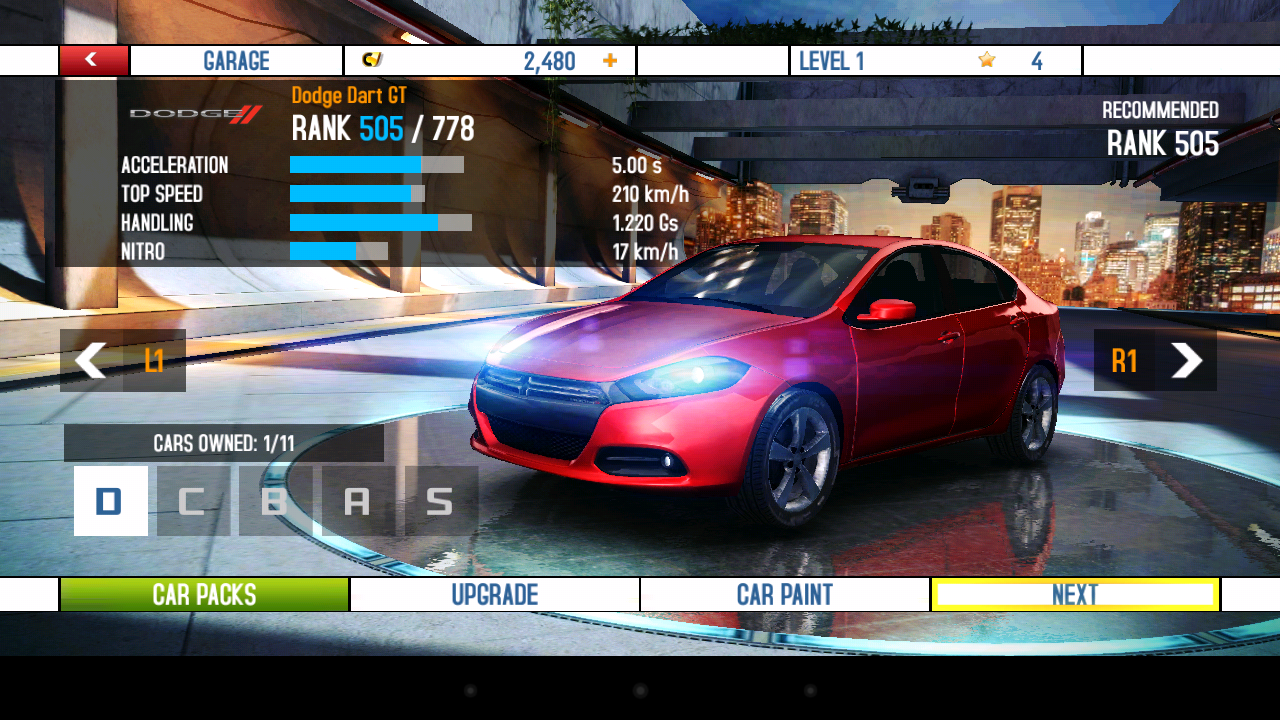
Task: Go back with the red arrow button
Action: pos(93,60)
